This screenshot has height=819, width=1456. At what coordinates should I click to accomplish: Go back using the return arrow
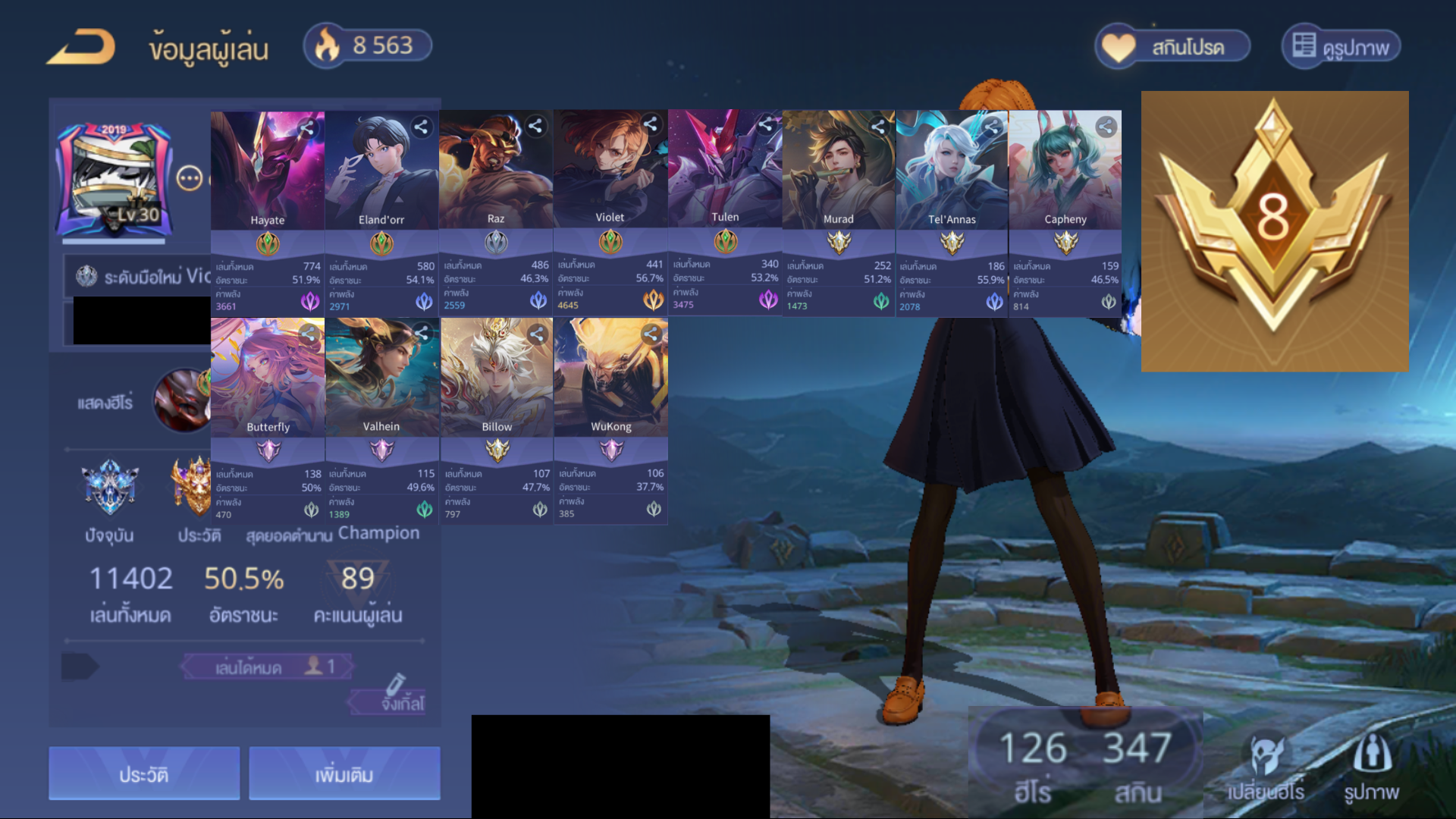80,47
